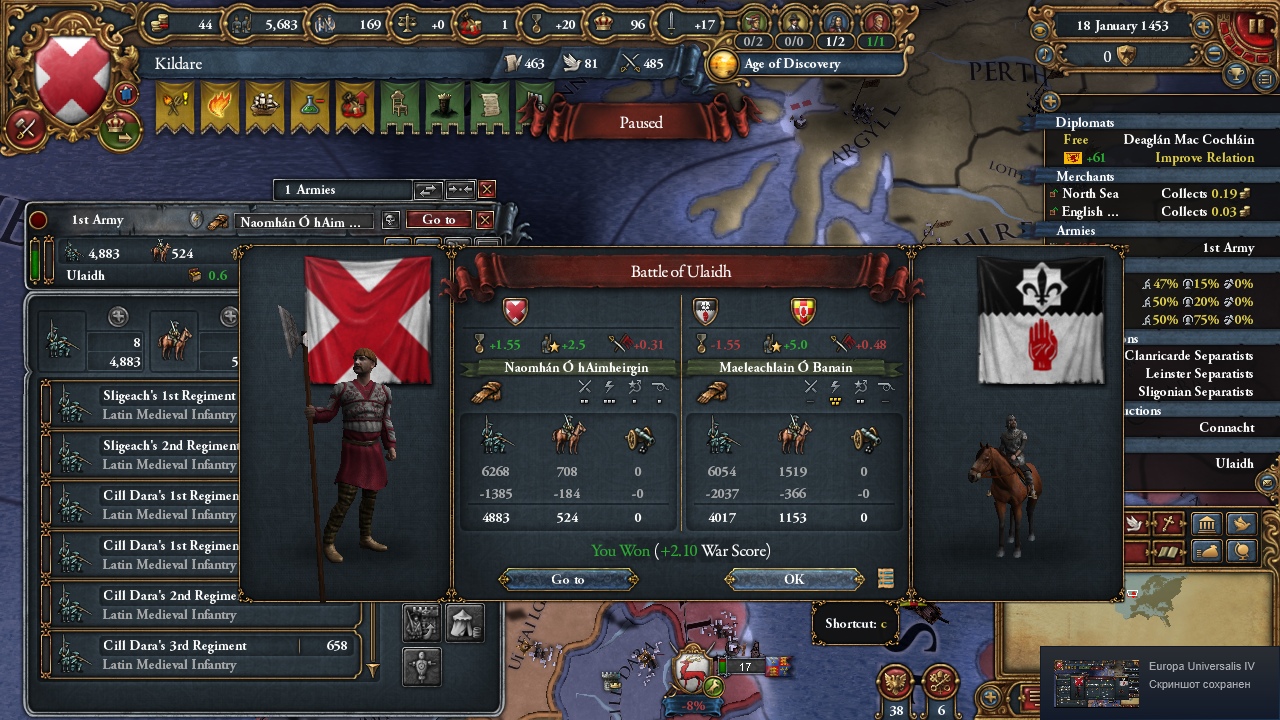Toggle the open book outliner filter
This screenshot has width=1280, height=720.
coord(1168,552)
